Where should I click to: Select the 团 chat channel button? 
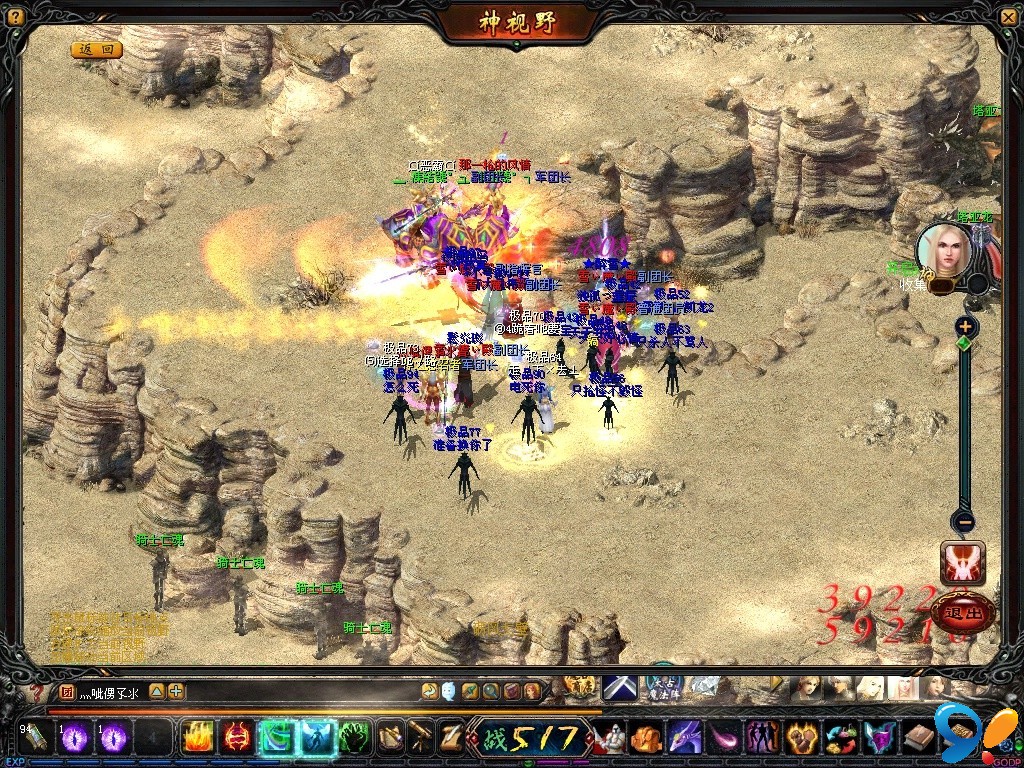pyautogui.click(x=67, y=691)
